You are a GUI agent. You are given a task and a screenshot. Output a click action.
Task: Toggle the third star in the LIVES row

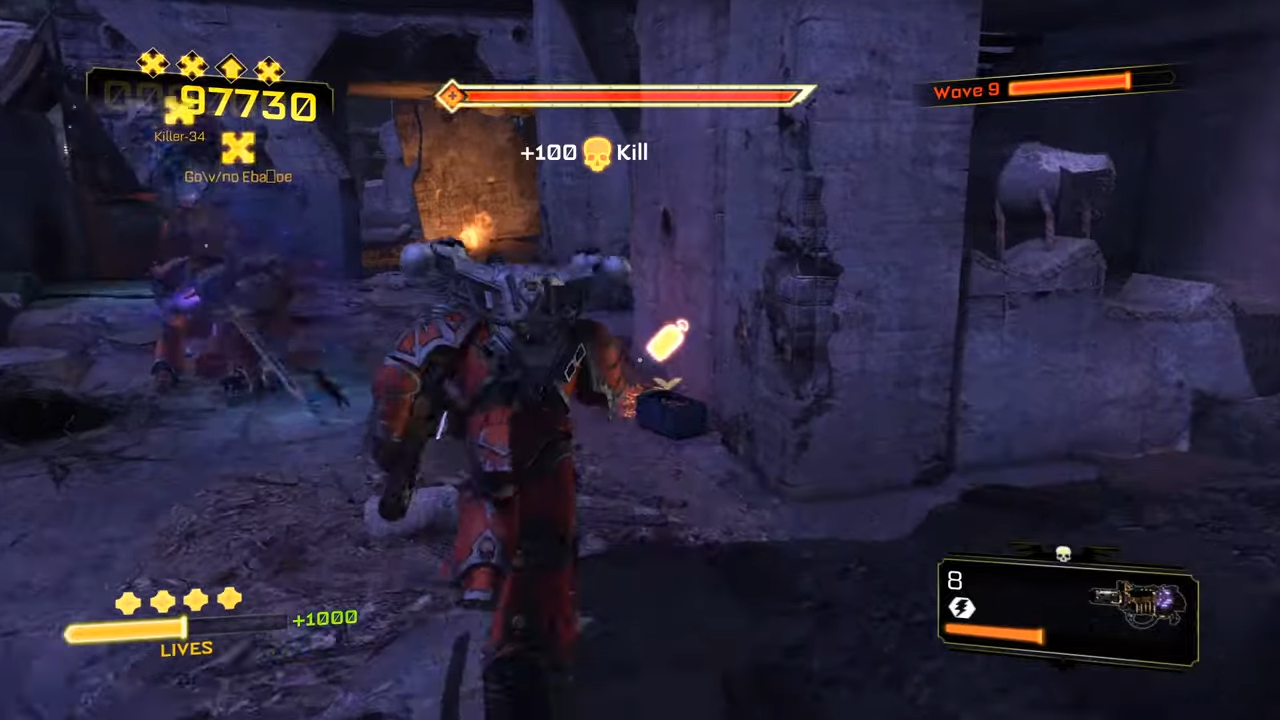[195, 600]
